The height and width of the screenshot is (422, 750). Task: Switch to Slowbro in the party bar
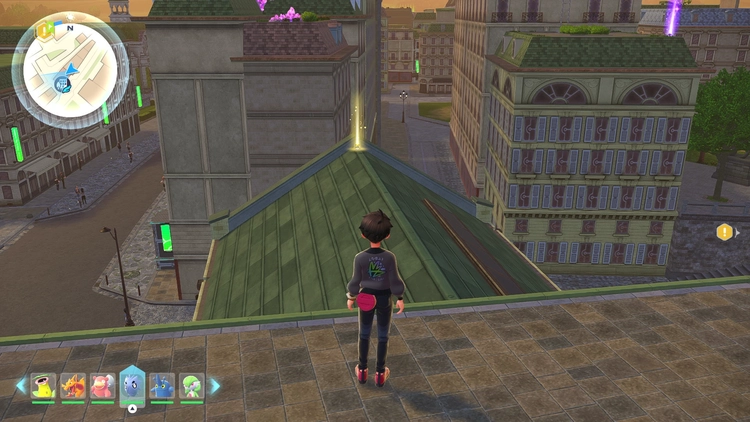tap(102, 386)
